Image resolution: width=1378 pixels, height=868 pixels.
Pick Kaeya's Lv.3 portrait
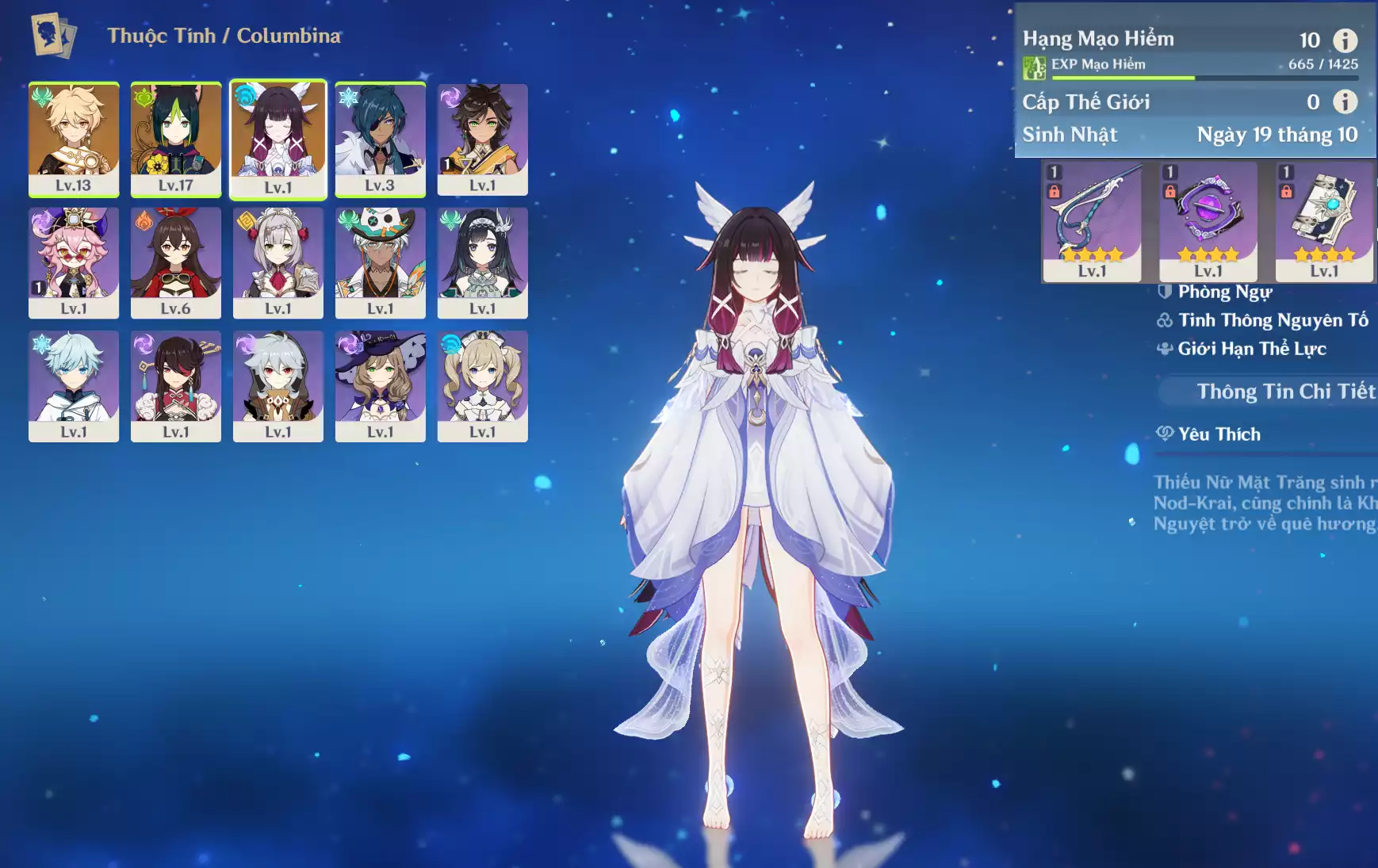click(380, 139)
